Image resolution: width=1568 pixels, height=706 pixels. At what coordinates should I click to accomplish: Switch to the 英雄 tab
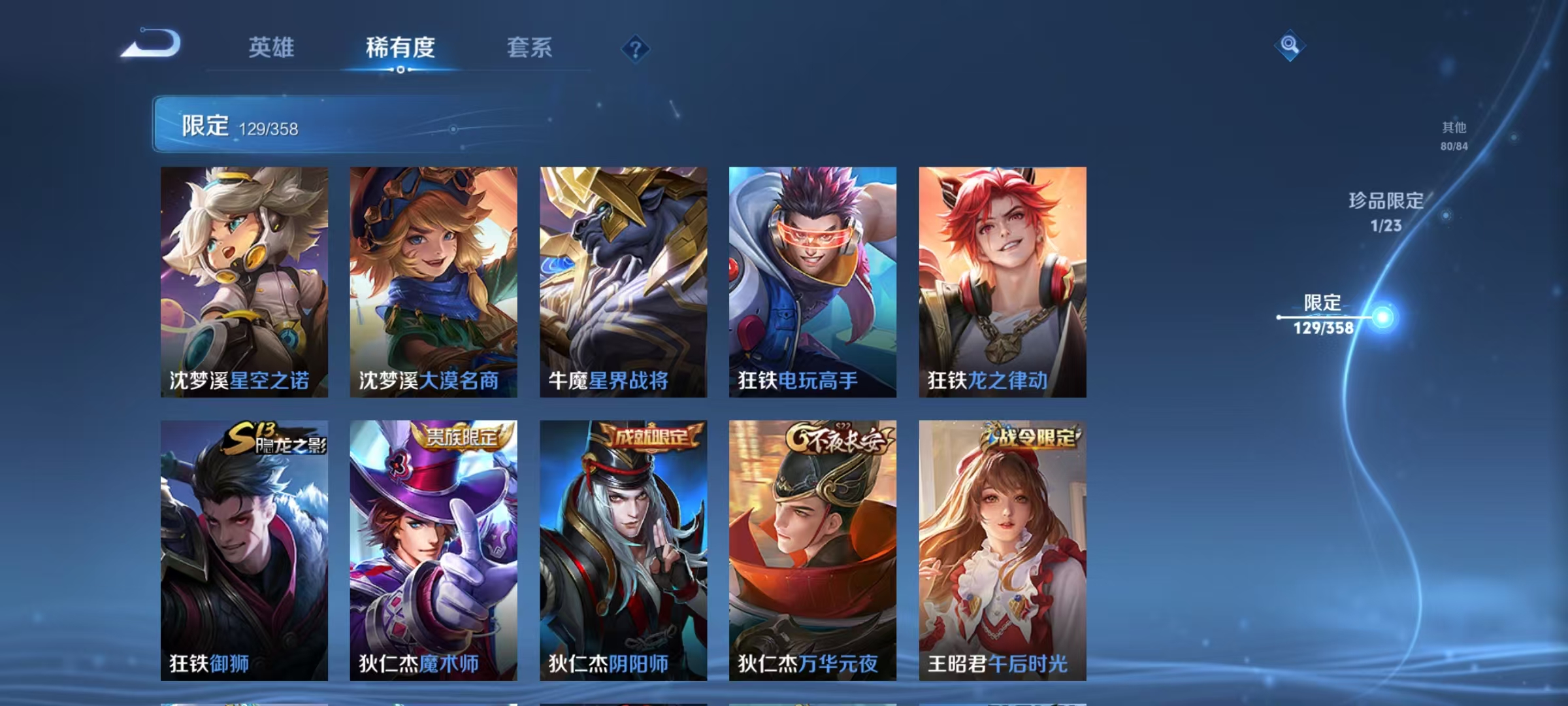point(272,47)
